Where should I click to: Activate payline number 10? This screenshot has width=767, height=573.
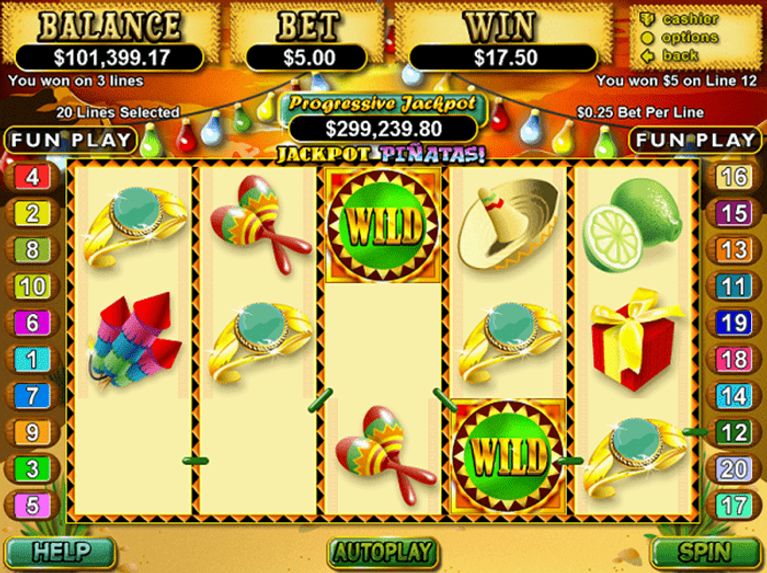tap(32, 287)
